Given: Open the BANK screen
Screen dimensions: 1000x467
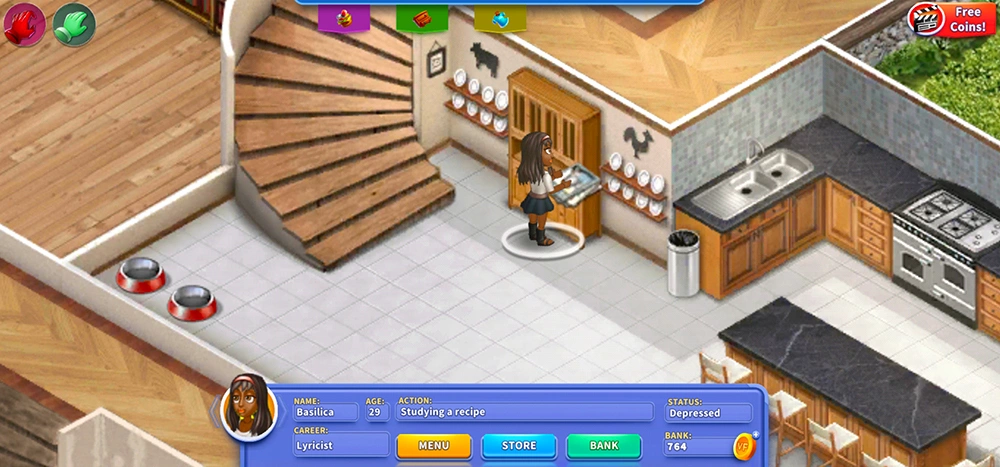Looking at the screenshot, I should [604, 445].
